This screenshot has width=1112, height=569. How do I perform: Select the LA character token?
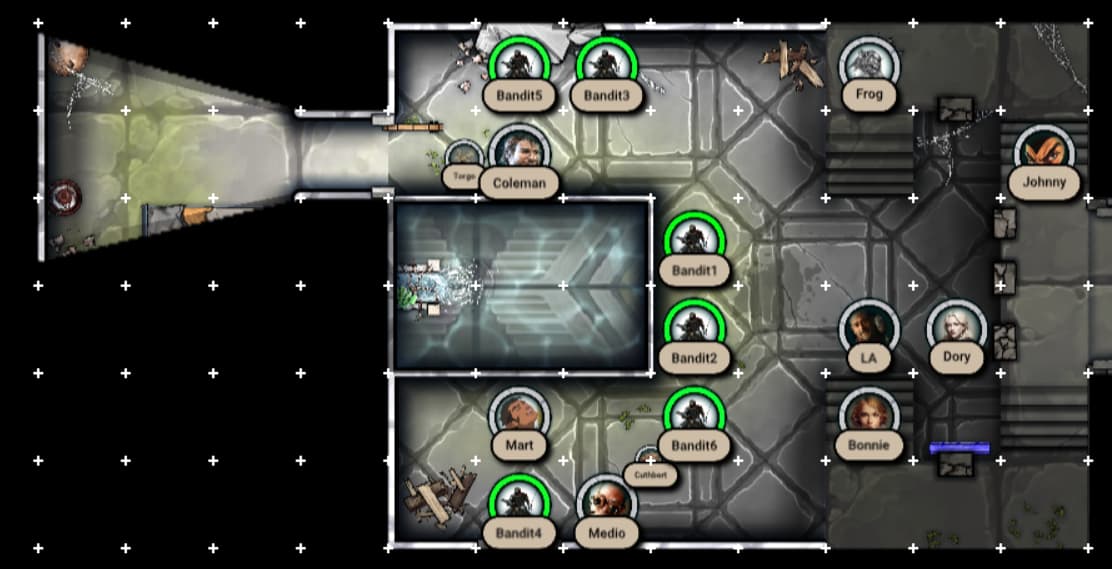coord(869,329)
